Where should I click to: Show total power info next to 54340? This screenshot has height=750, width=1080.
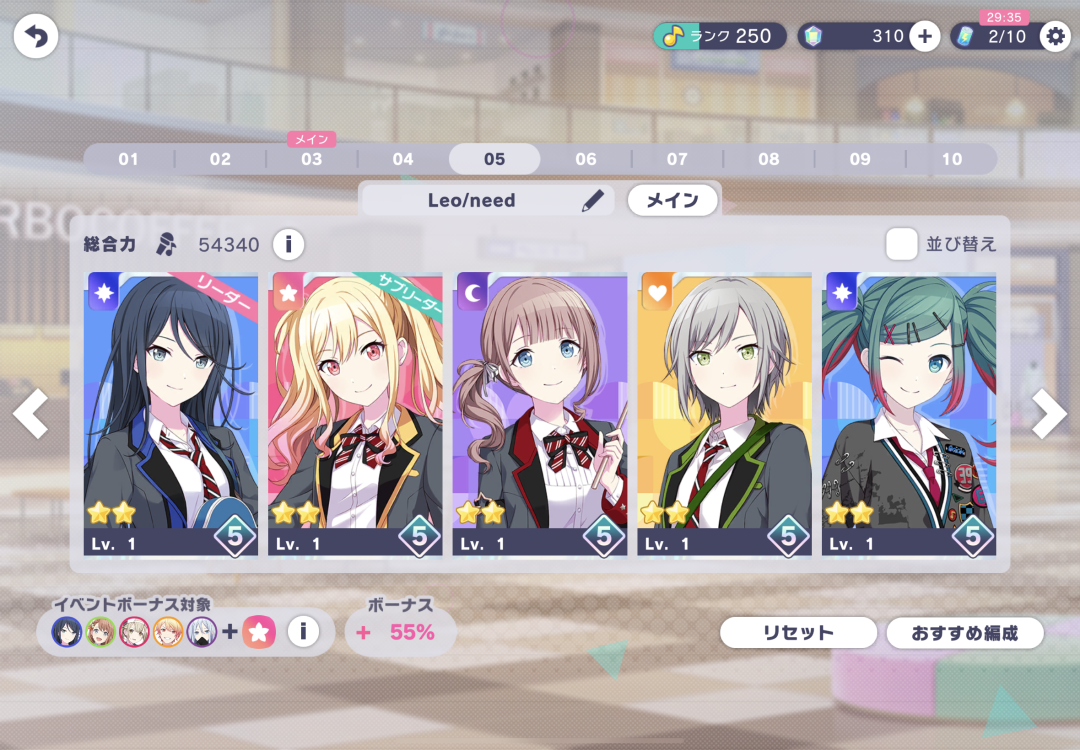(x=288, y=244)
